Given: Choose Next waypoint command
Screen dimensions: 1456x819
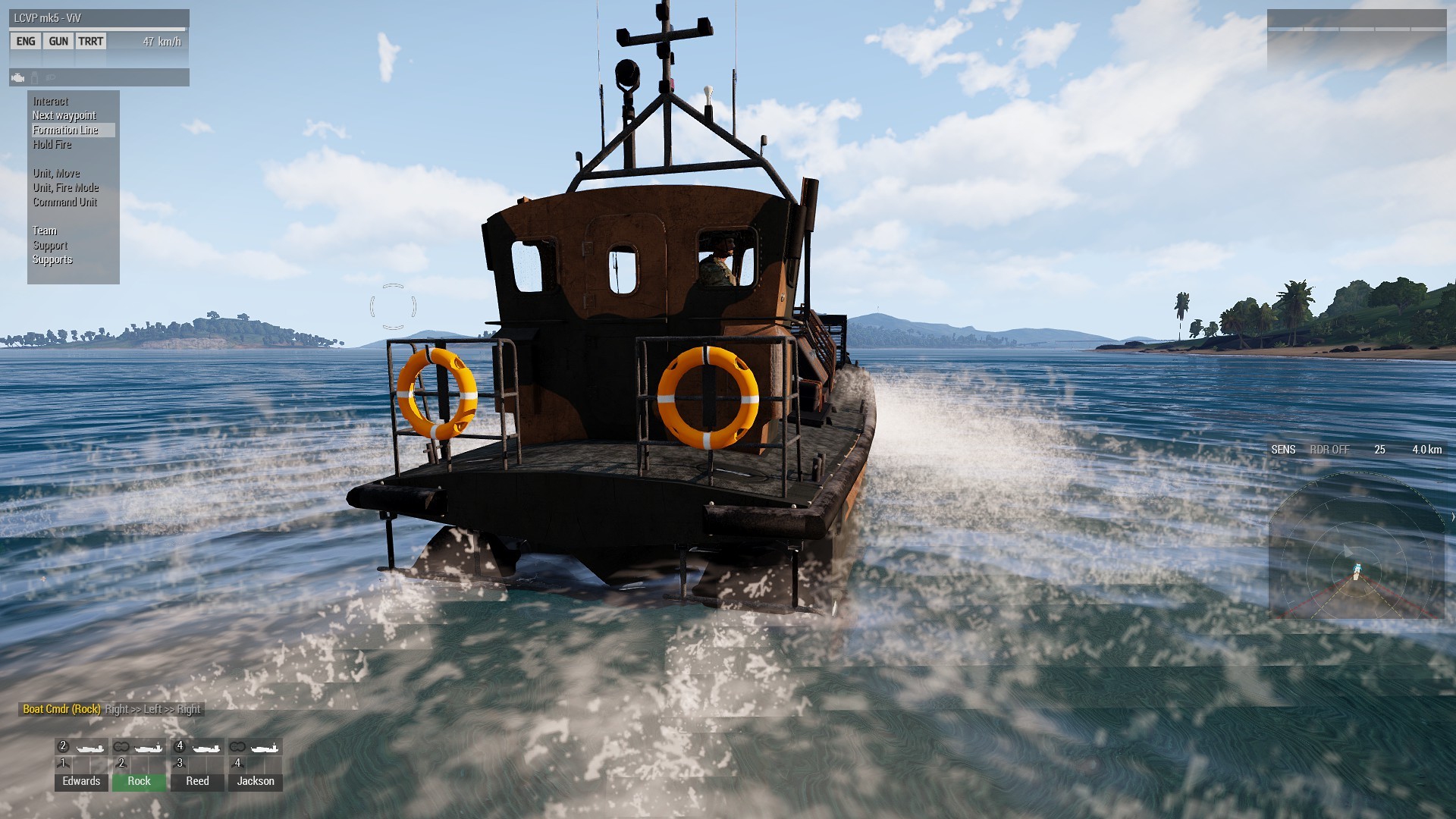Looking at the screenshot, I should (x=64, y=116).
